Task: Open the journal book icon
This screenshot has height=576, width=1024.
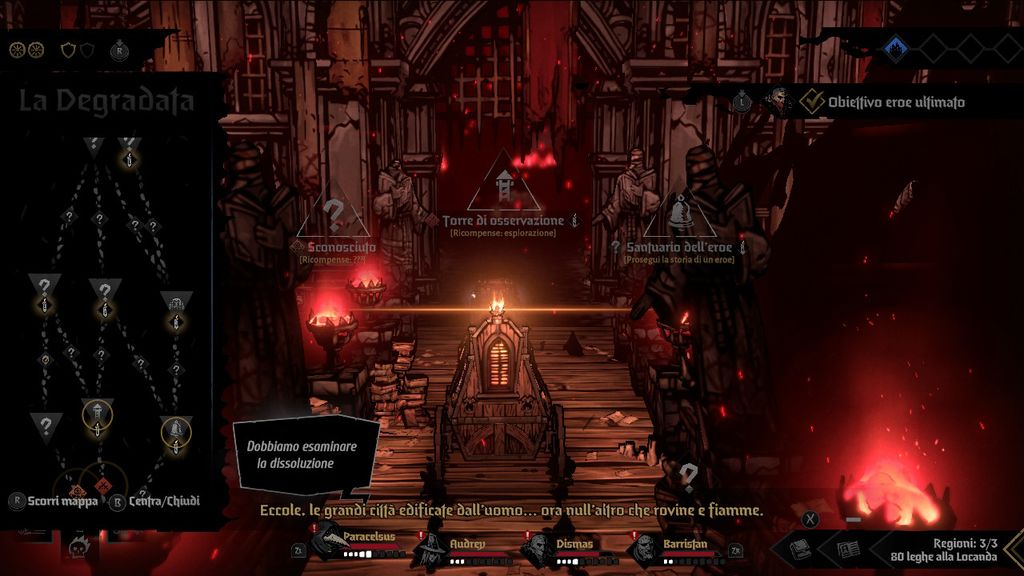Action: coord(847,549)
